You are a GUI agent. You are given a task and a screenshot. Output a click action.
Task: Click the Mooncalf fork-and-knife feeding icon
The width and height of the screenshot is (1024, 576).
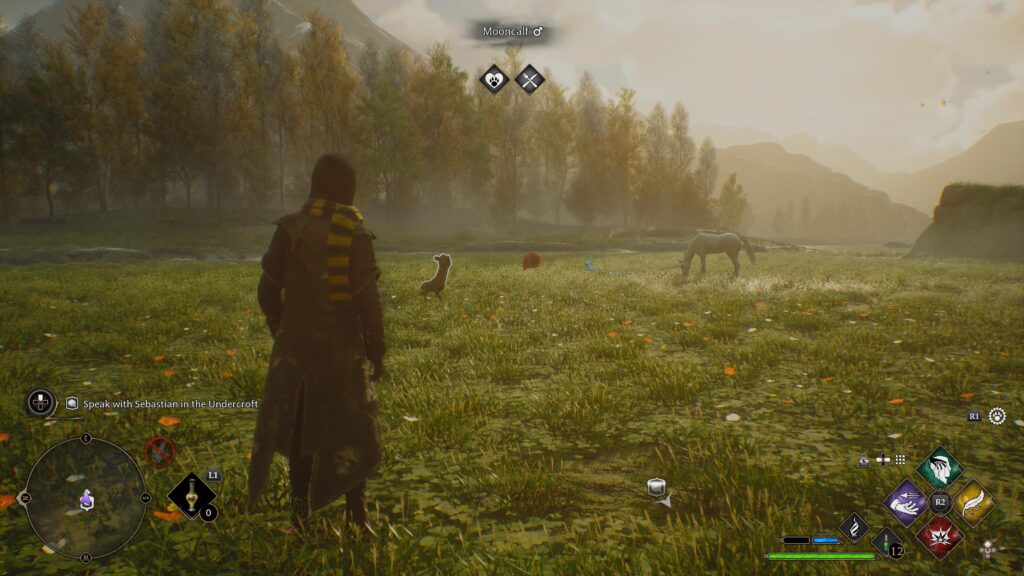pyautogui.click(x=530, y=78)
